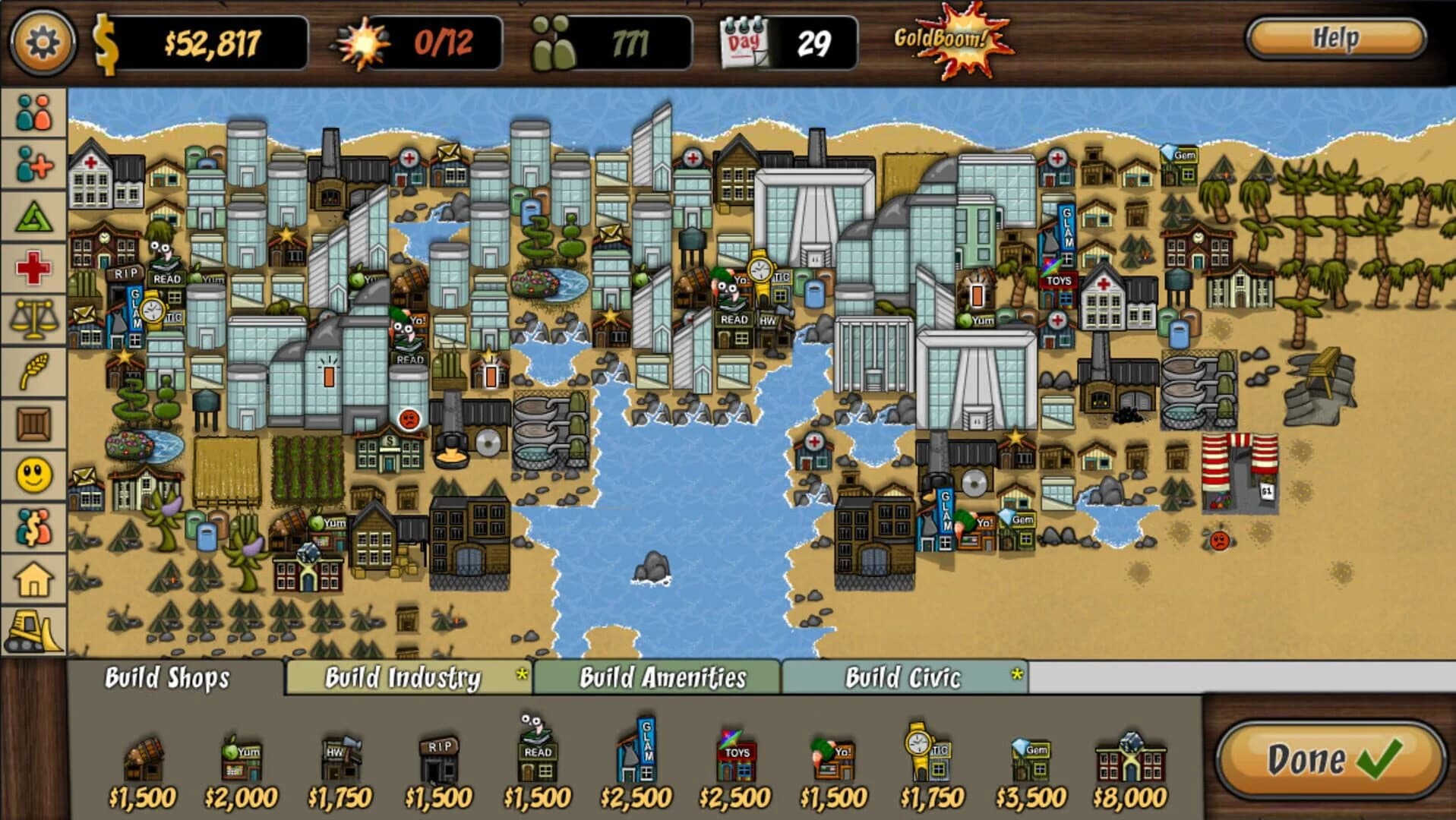The image size is (1456, 820).
Task: Select the Yum grocery shop costing $2,000
Action: coord(241,759)
